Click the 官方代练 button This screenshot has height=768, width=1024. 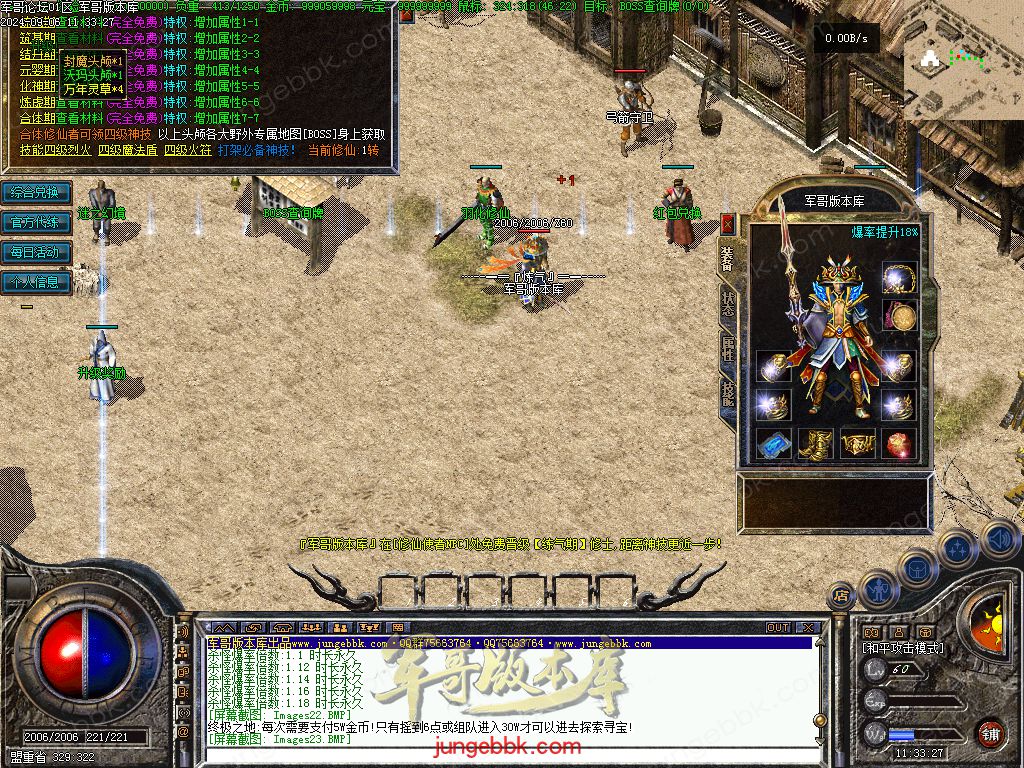tap(36, 222)
